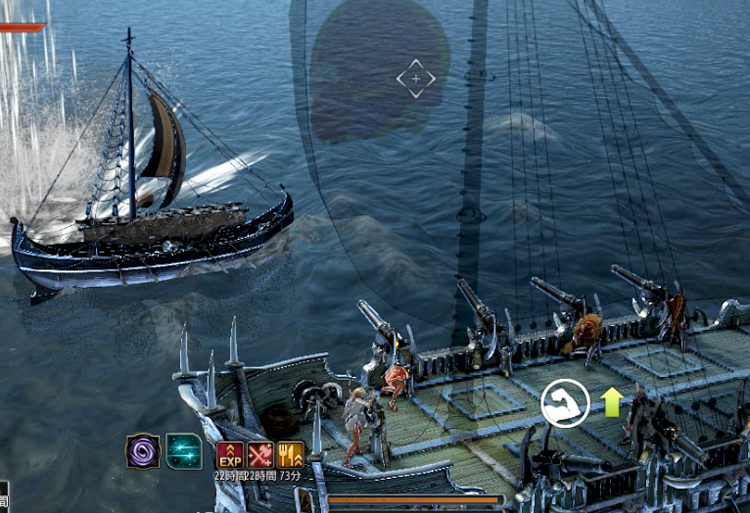Select the yellow up arrow icon
Image resolution: width=750 pixels, height=513 pixels.
(x=612, y=402)
